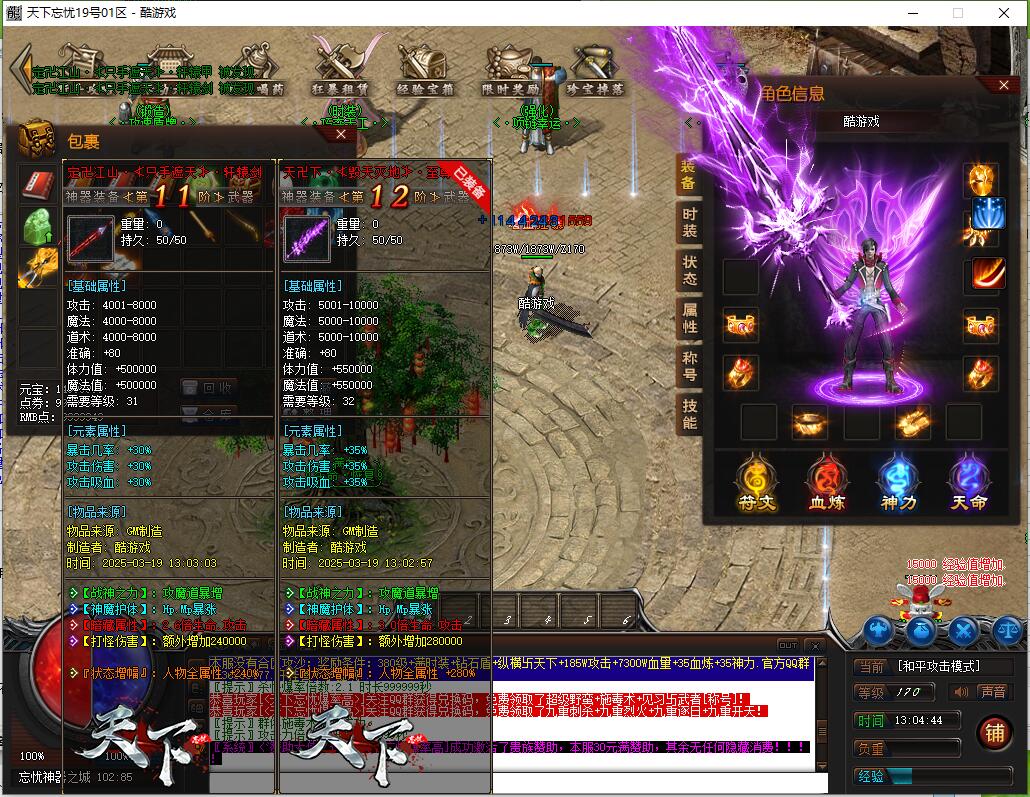Open the 天命 destiny button
This screenshot has height=797, width=1030.
pos(968,482)
